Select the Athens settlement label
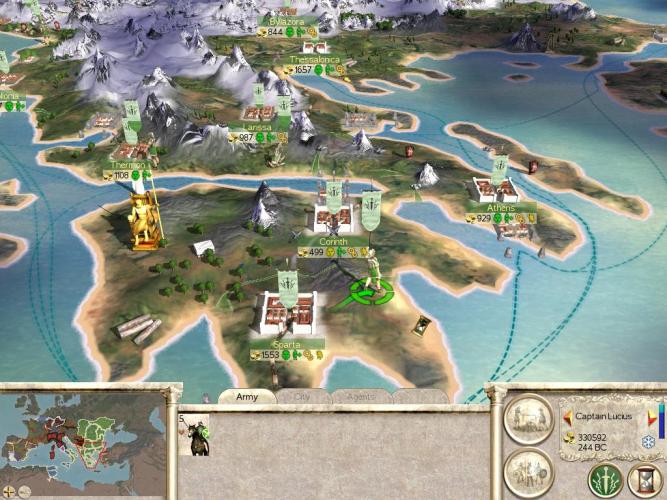 click(x=501, y=208)
